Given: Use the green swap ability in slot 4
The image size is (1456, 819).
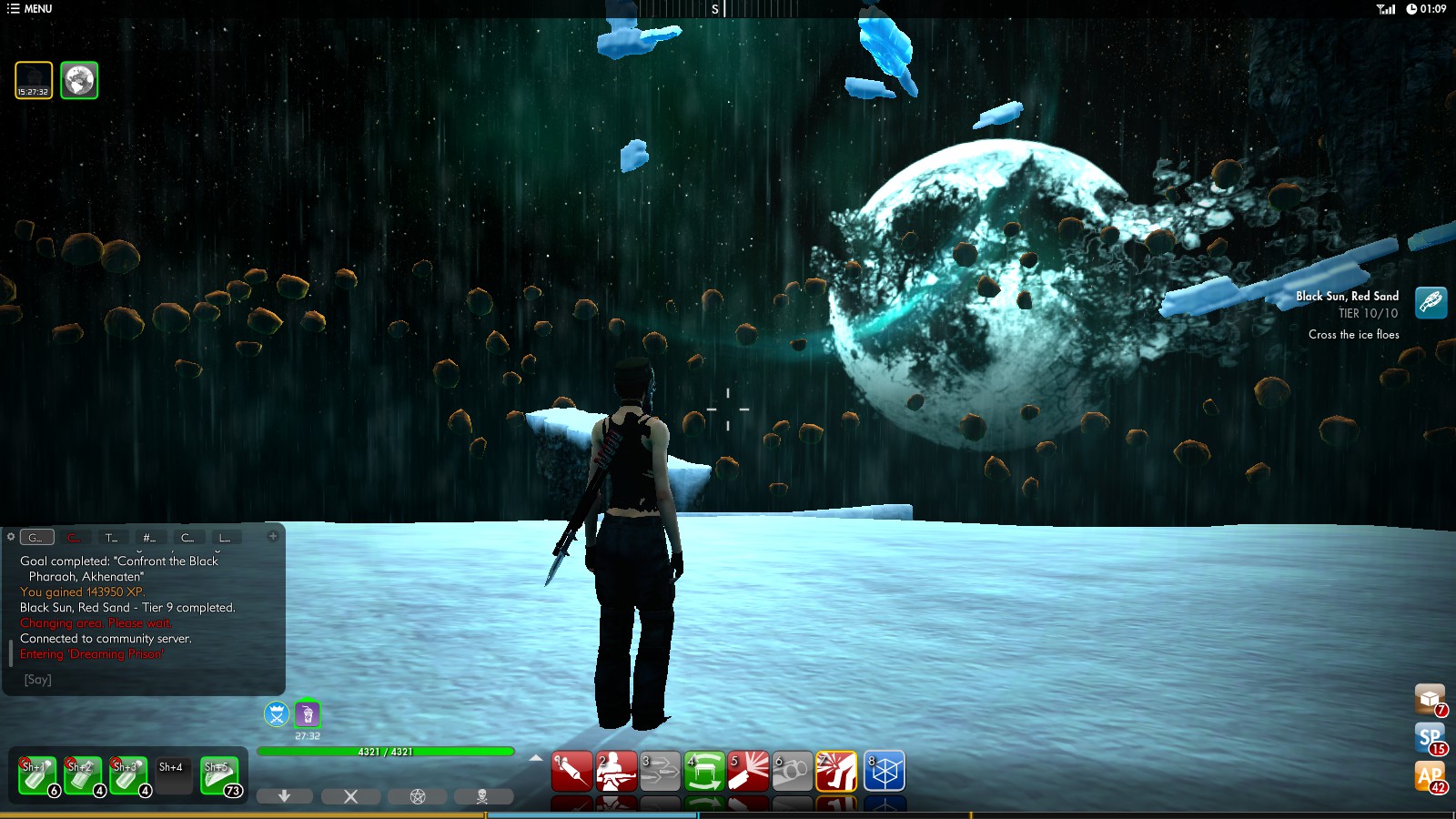Looking at the screenshot, I should pos(704,771).
